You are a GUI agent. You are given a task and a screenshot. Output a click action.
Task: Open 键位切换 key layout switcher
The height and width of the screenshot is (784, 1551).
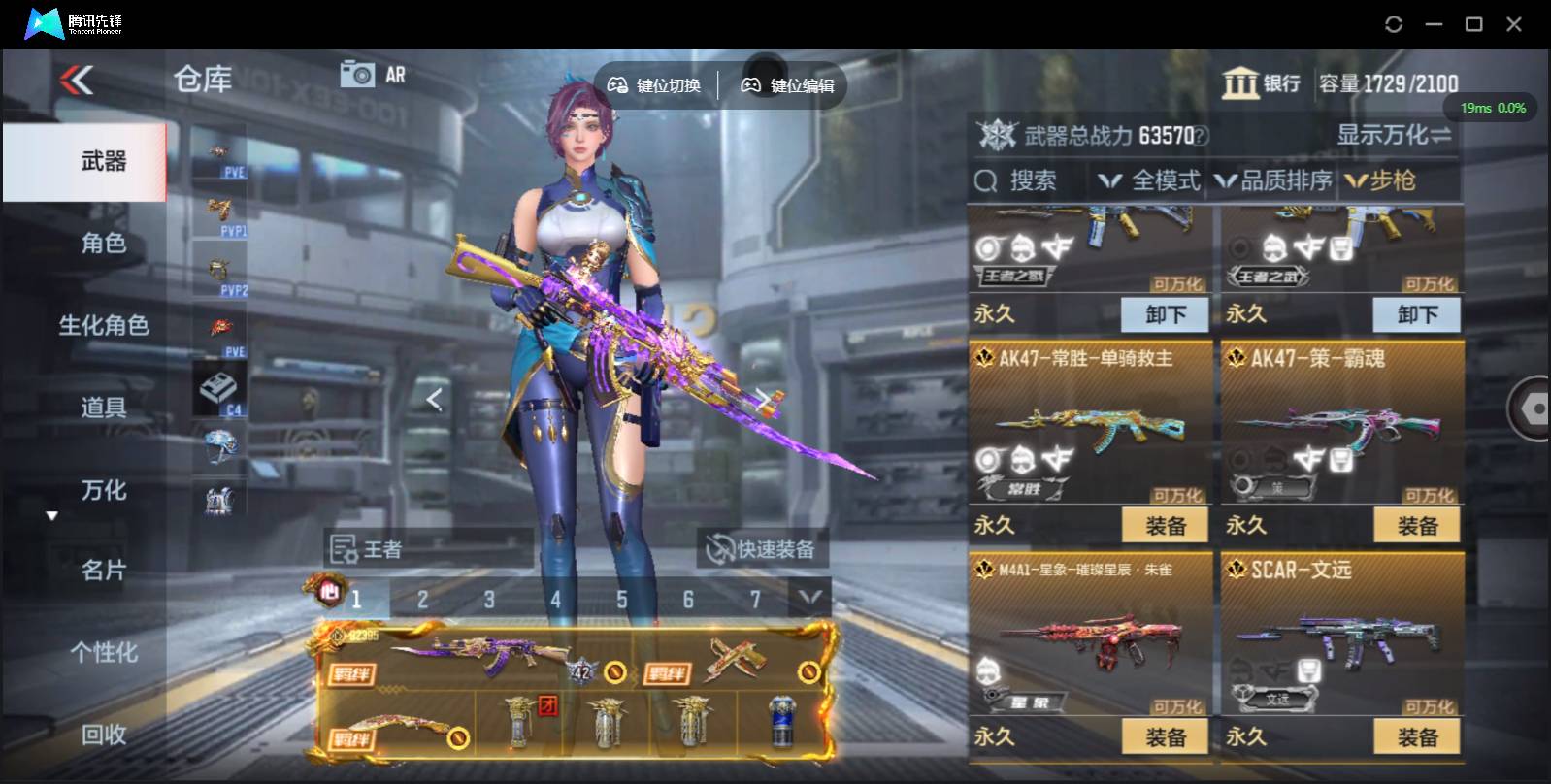coord(655,84)
